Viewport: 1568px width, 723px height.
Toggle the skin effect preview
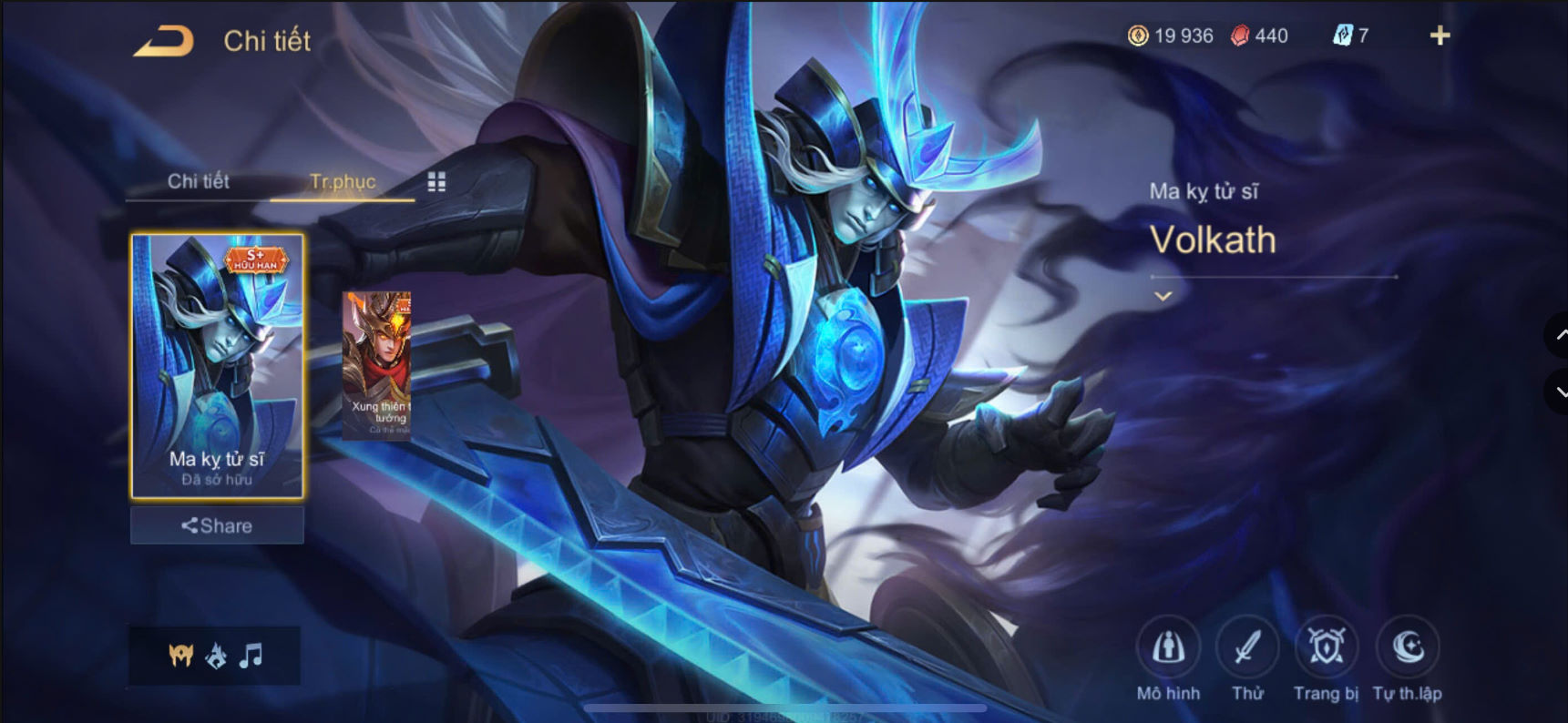pyautogui.click(x=214, y=657)
